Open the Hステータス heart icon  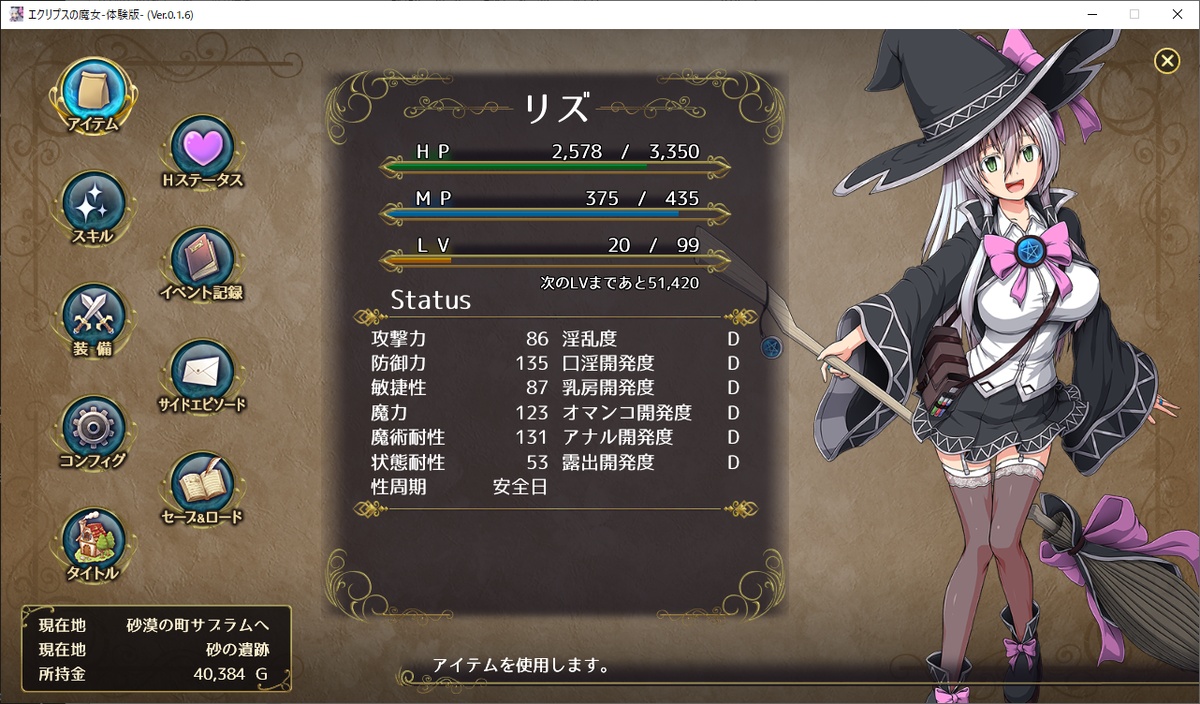click(x=203, y=149)
